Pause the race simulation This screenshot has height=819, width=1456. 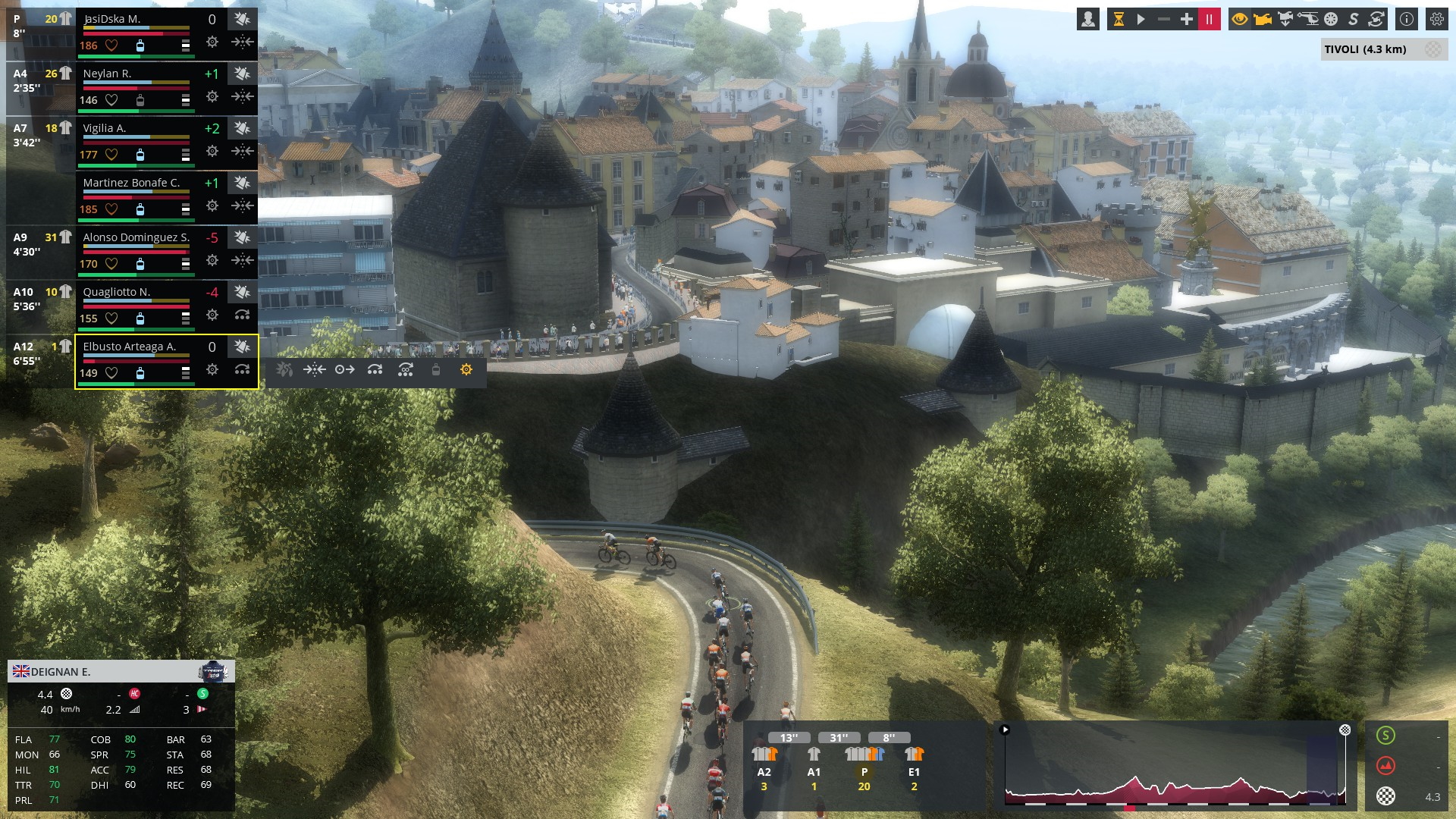[1209, 20]
